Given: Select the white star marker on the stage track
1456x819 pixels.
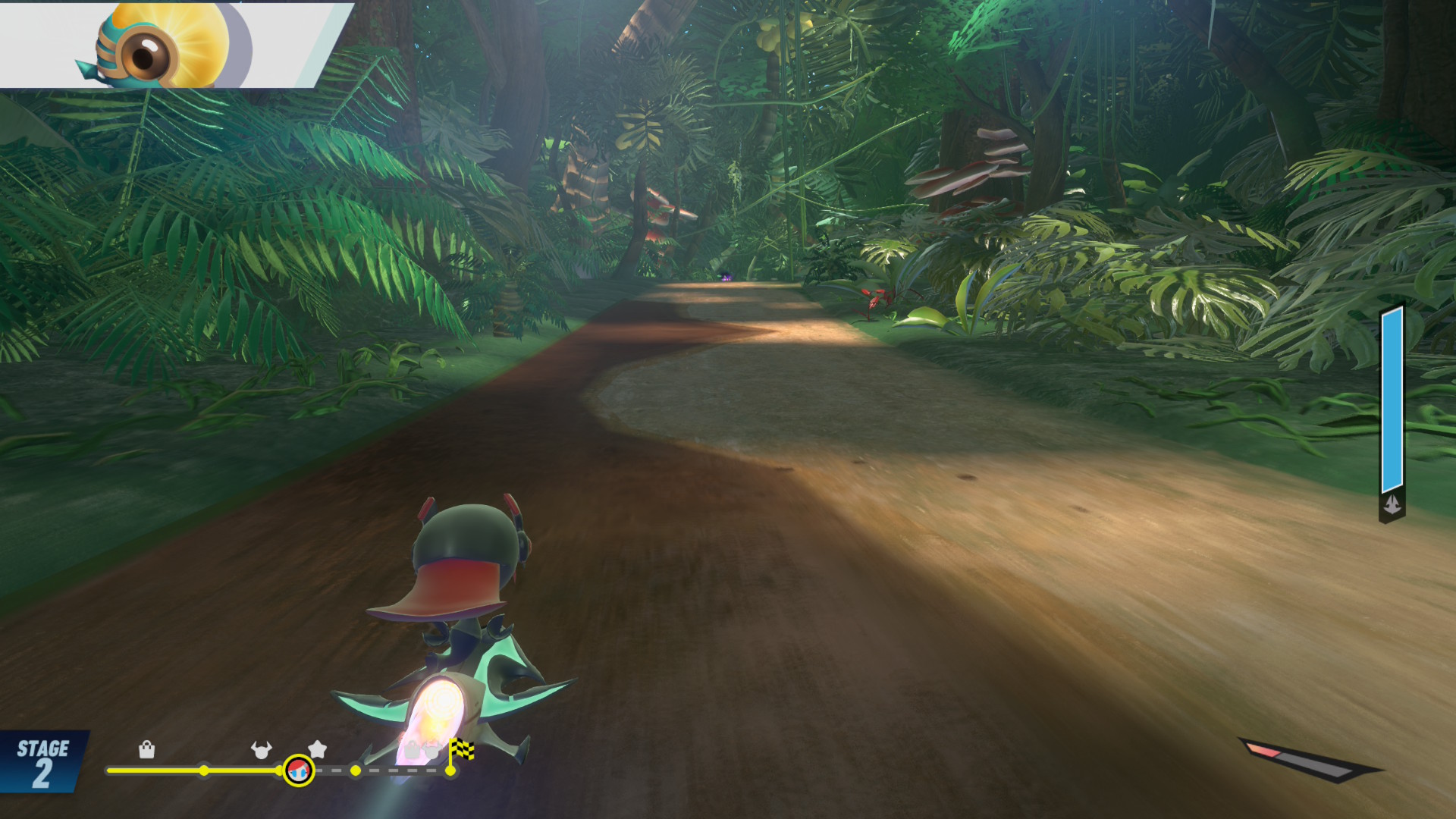Looking at the screenshot, I should 318,749.
